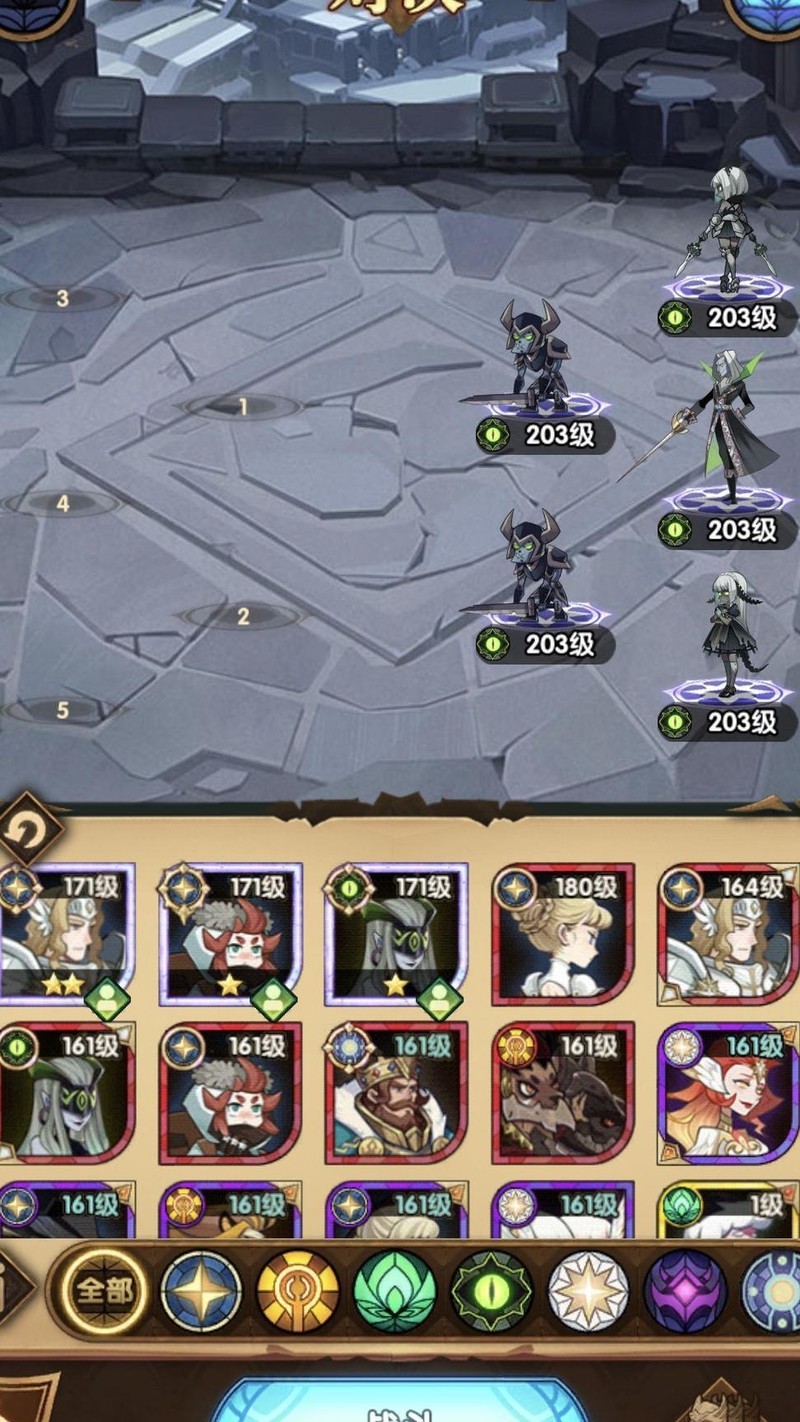Select the All factions filter 全部
This screenshot has width=800, height=1422.
[x=103, y=1291]
